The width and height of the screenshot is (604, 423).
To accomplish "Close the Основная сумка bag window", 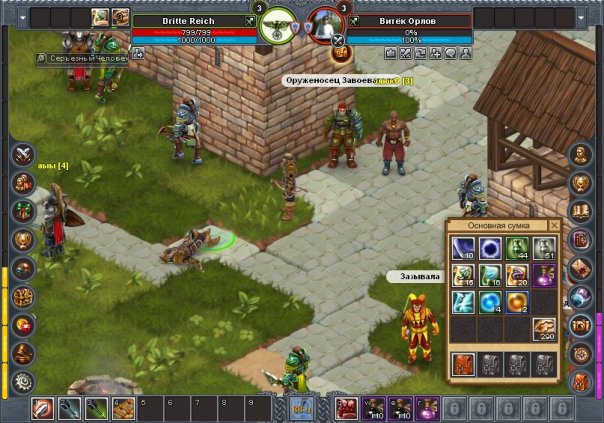I will tap(555, 226).
